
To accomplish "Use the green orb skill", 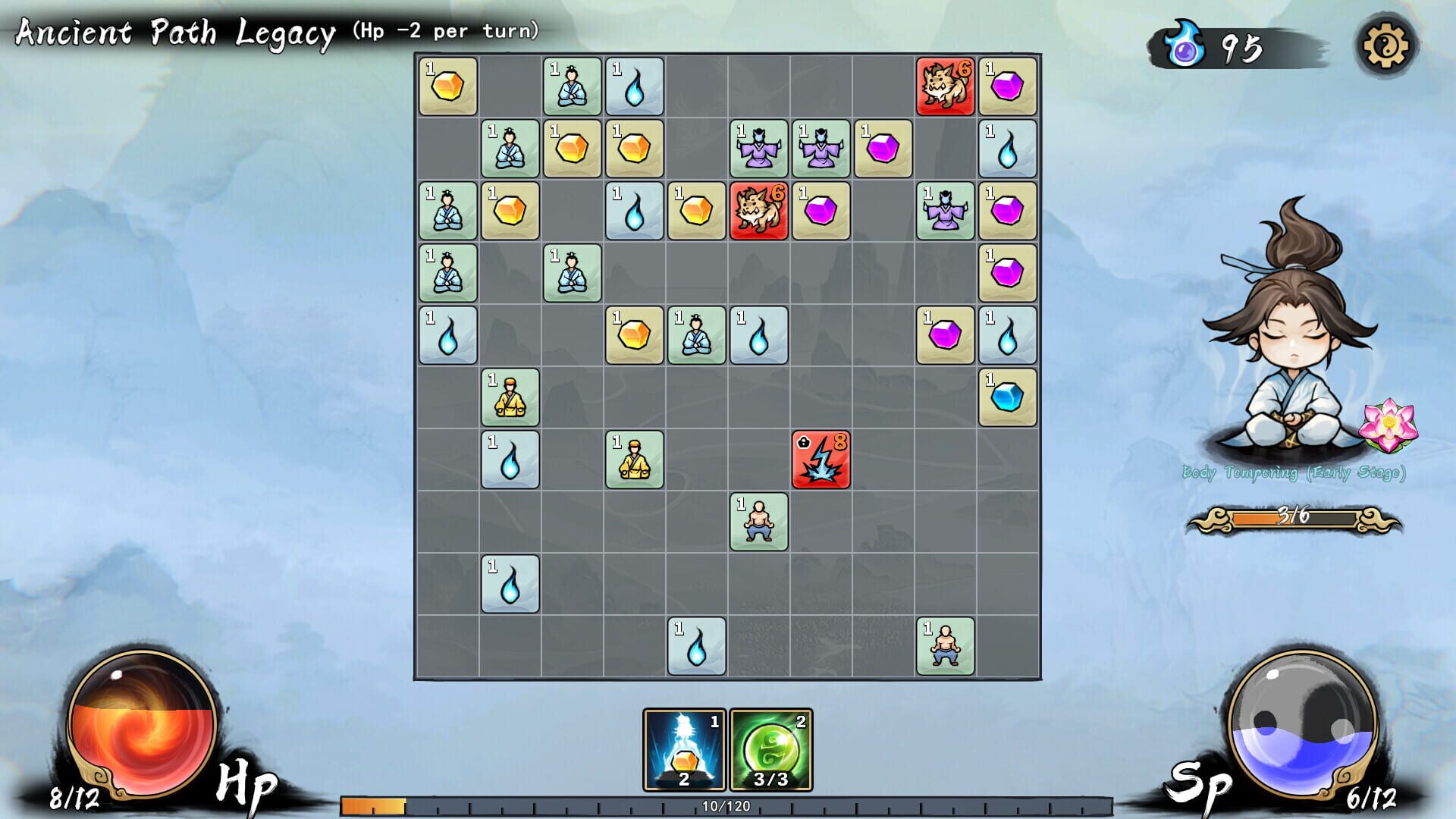I will click(x=770, y=749).
